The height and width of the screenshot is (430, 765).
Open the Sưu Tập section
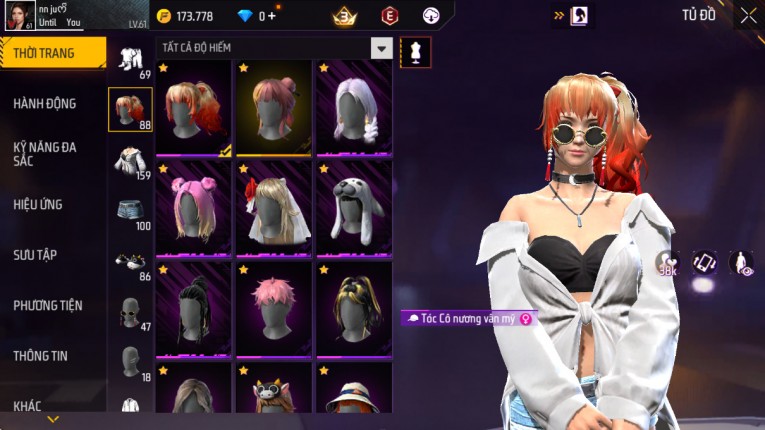tap(35, 255)
